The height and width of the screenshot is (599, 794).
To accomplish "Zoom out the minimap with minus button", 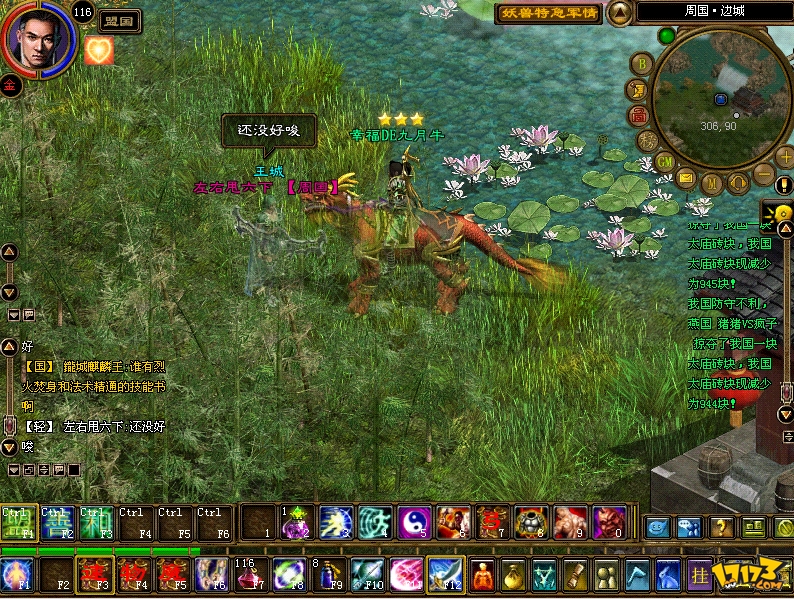I will [763, 175].
